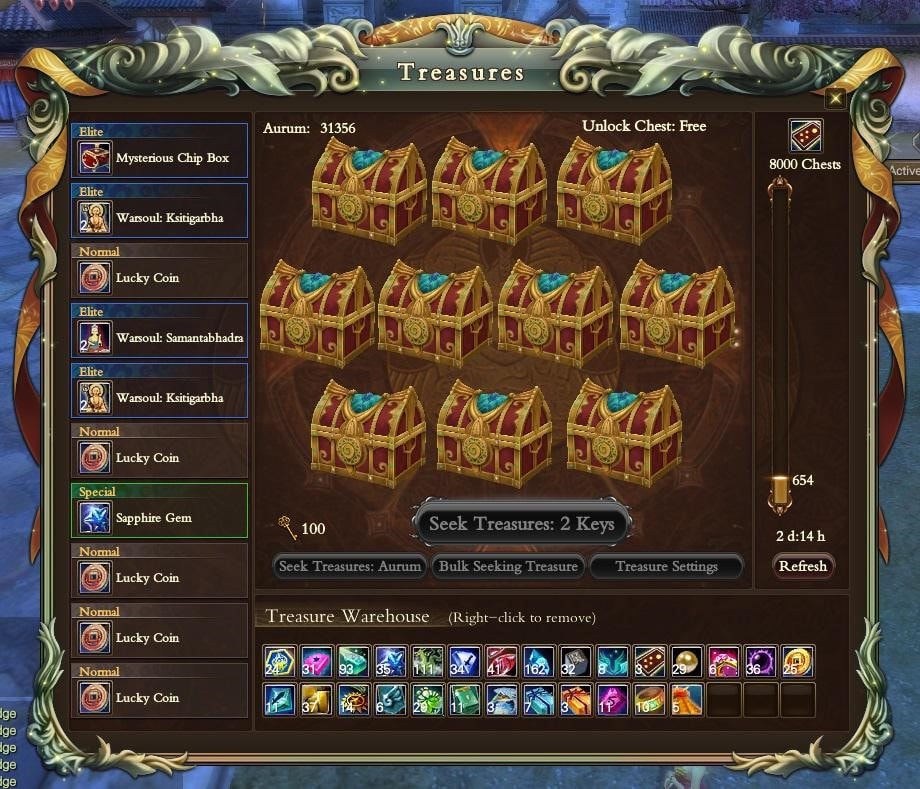The height and width of the screenshot is (789, 920).
Task: Select the green clover stack of 29
Action: pyautogui.click(x=428, y=698)
